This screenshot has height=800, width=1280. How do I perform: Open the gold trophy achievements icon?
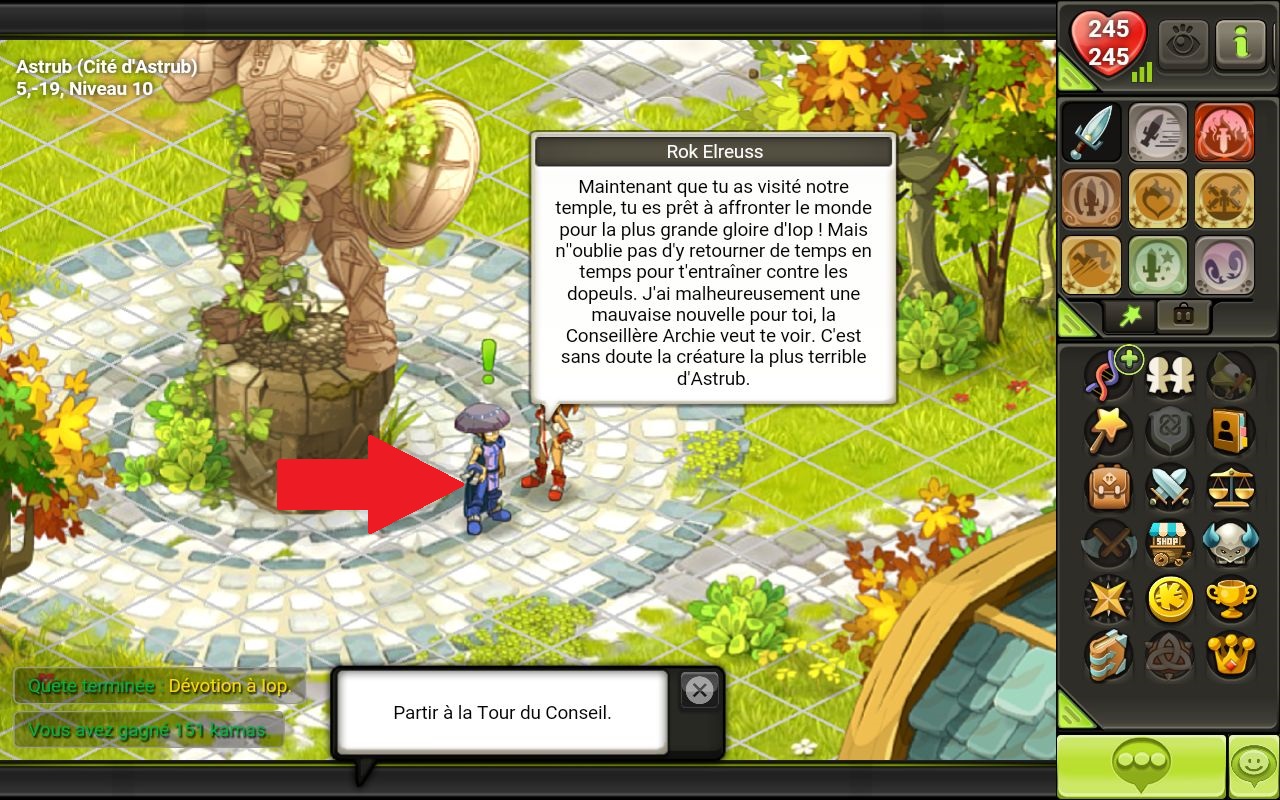tap(1230, 599)
